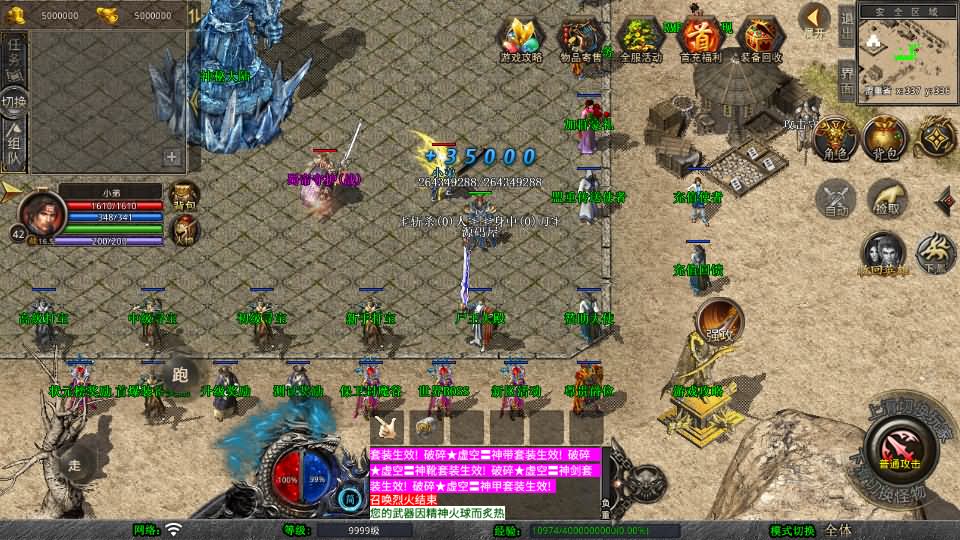Open the 装备回收 equipment recycle chest

click(762, 40)
